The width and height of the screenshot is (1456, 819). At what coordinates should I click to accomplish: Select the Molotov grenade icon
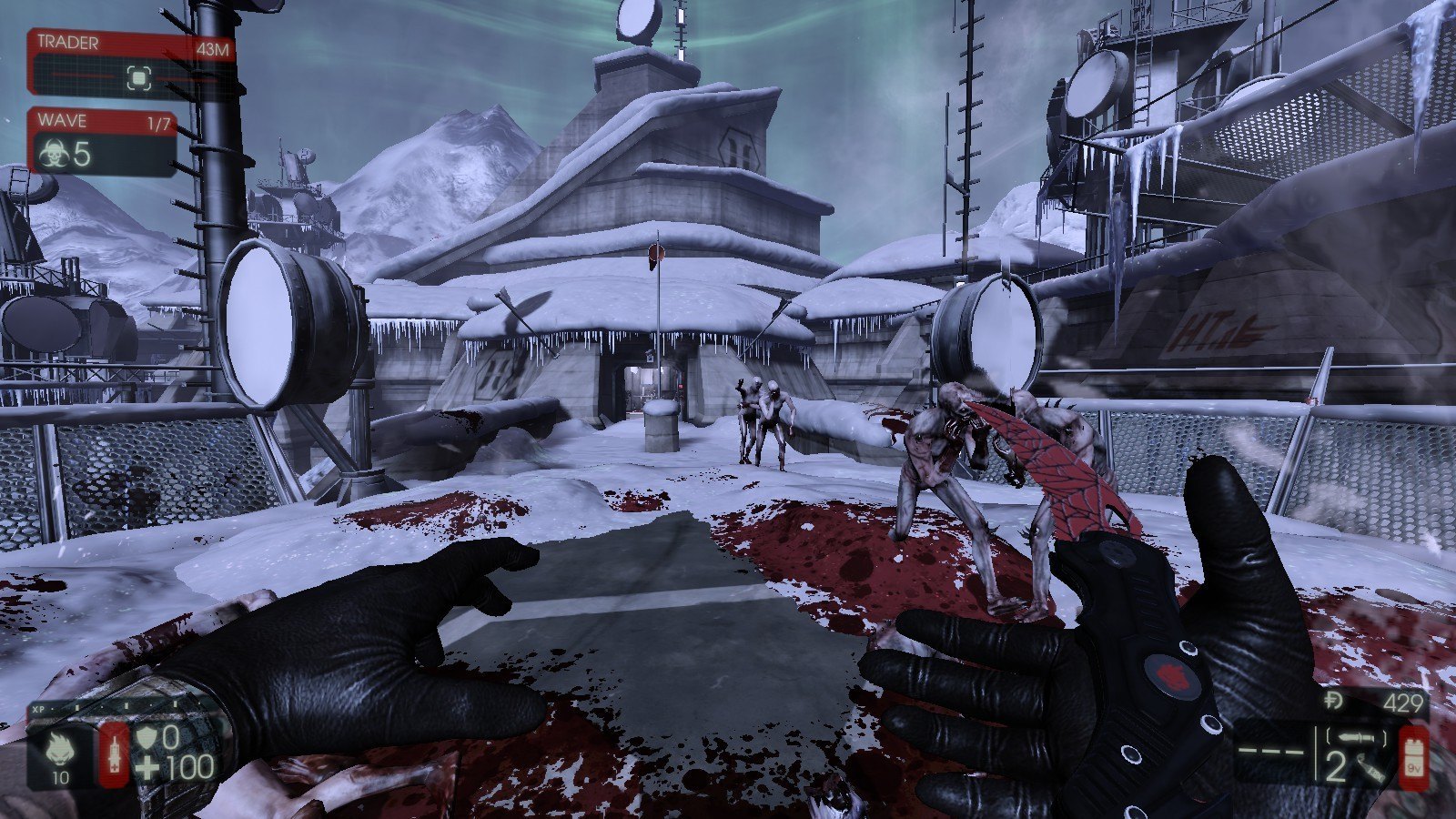coord(1373,770)
